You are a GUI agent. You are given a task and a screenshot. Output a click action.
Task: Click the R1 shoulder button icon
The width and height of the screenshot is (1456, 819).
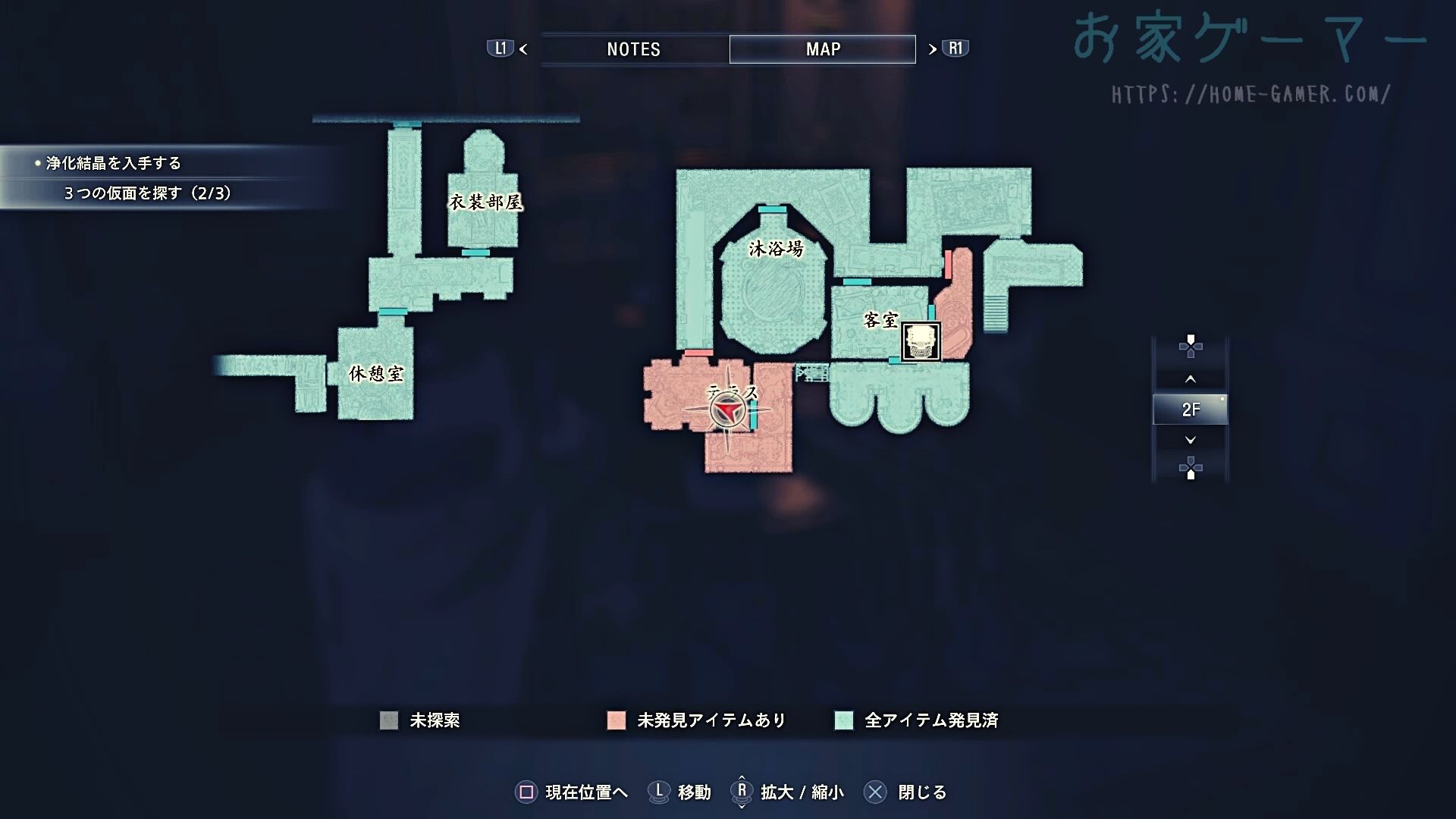953,49
